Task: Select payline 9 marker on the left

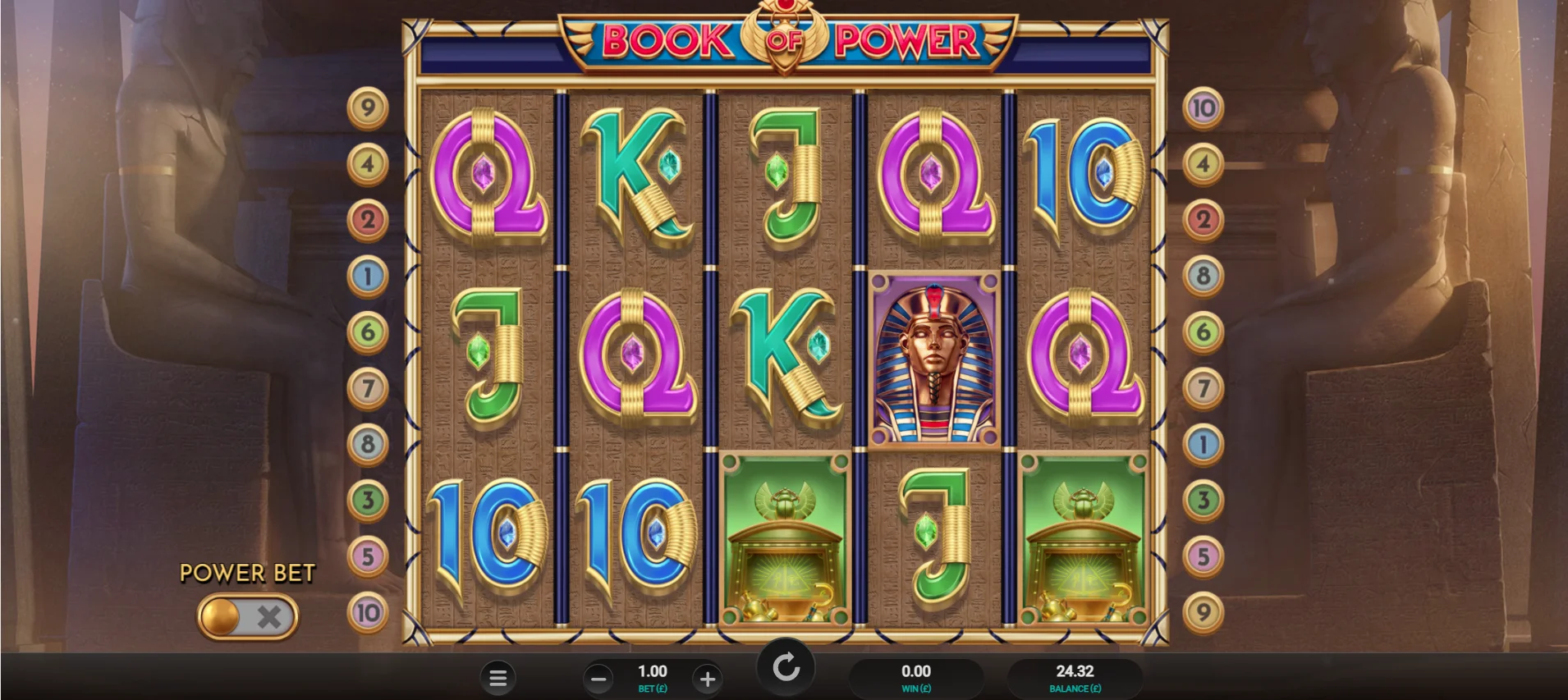Action: [x=368, y=108]
